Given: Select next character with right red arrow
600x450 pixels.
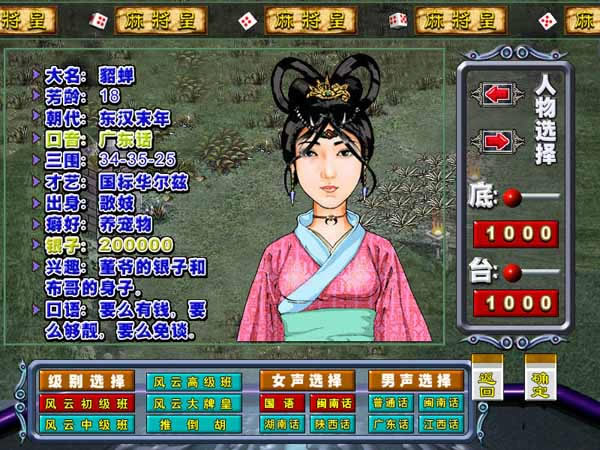Looking at the screenshot, I should pyautogui.click(x=497, y=141).
